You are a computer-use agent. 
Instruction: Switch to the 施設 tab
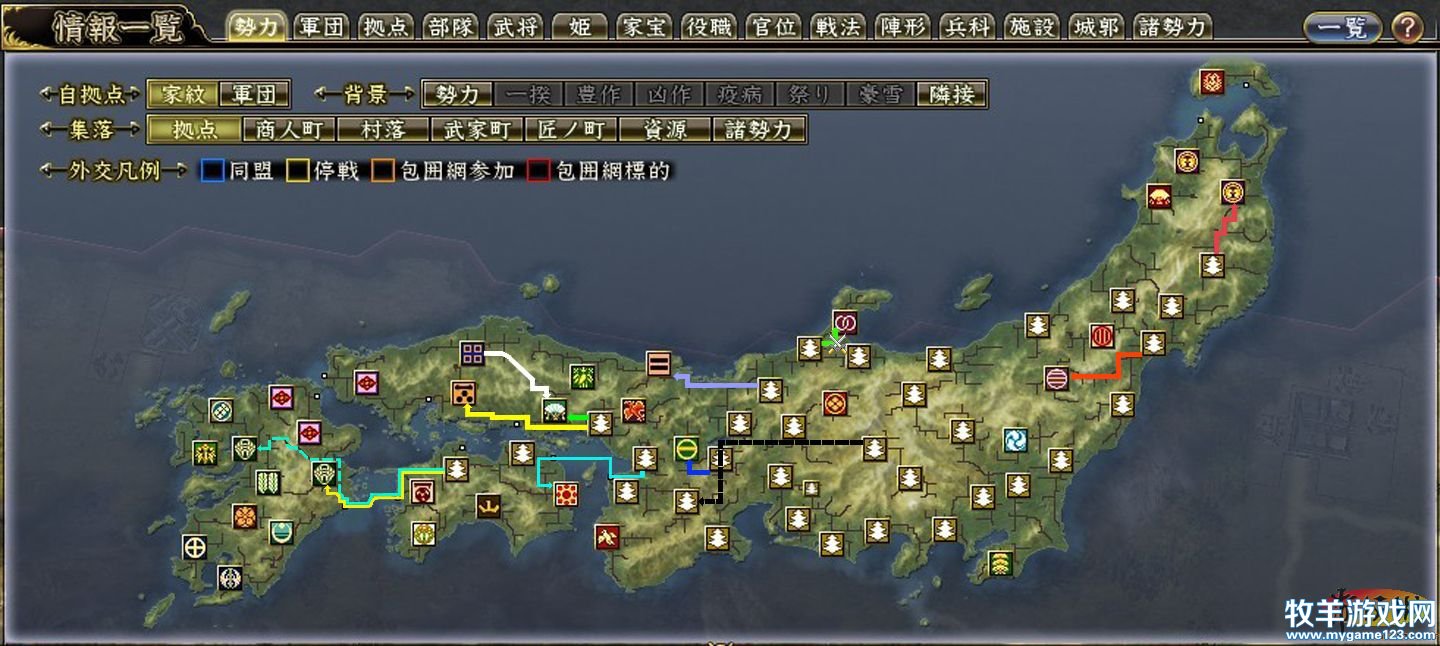click(x=1032, y=27)
